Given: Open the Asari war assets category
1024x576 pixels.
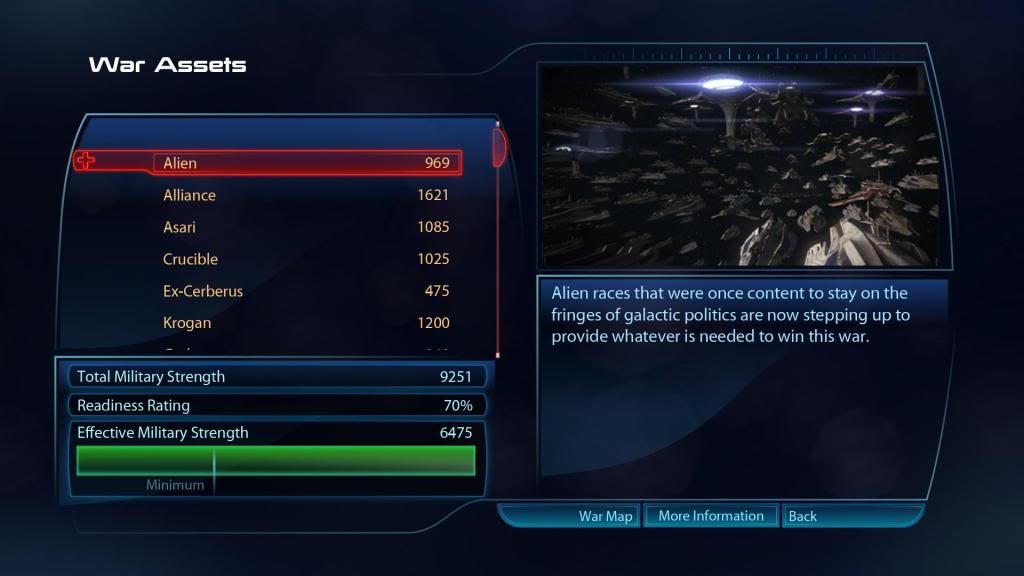Looking at the screenshot, I should (305, 227).
